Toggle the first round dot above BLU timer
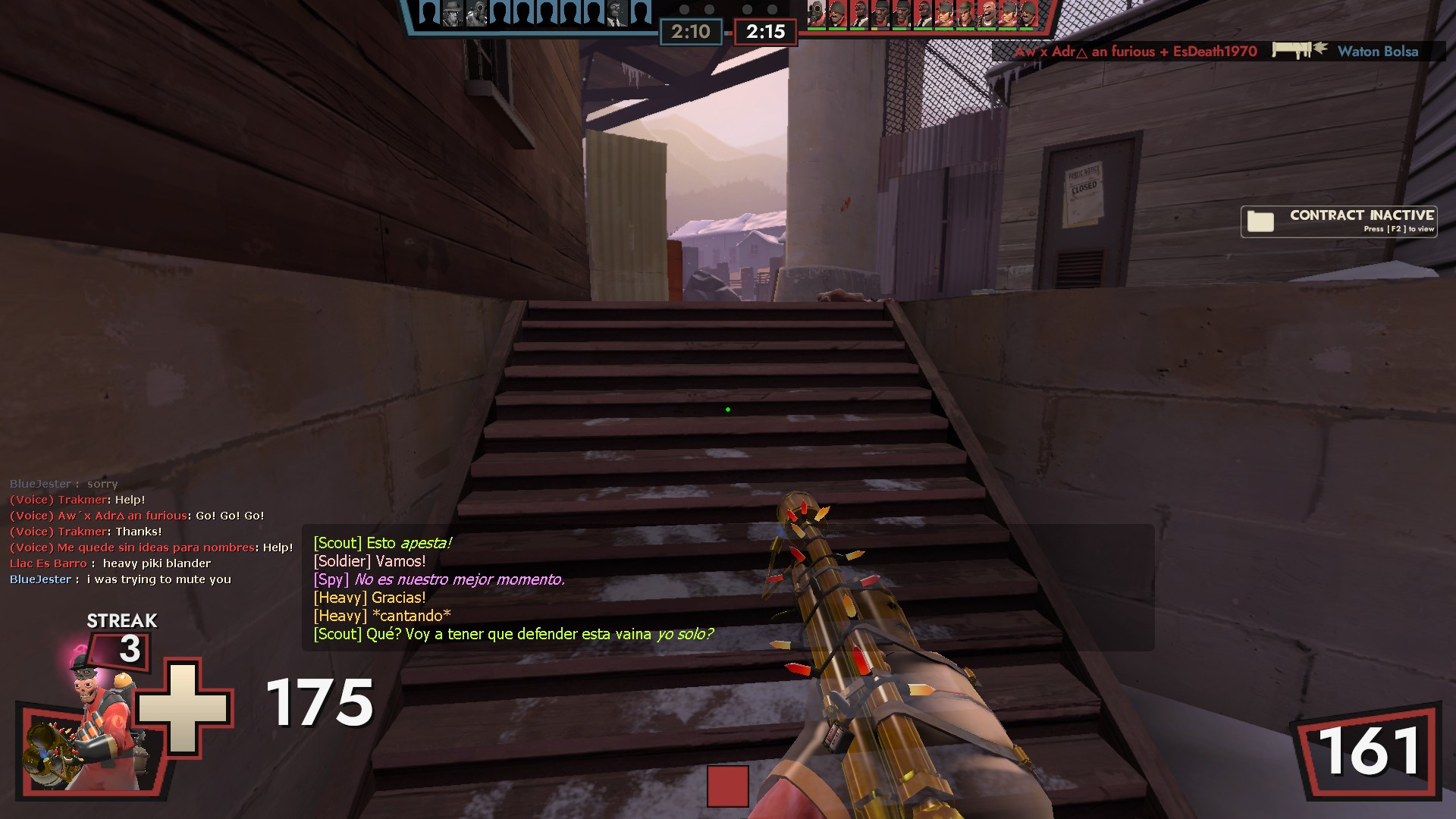 pos(686,11)
